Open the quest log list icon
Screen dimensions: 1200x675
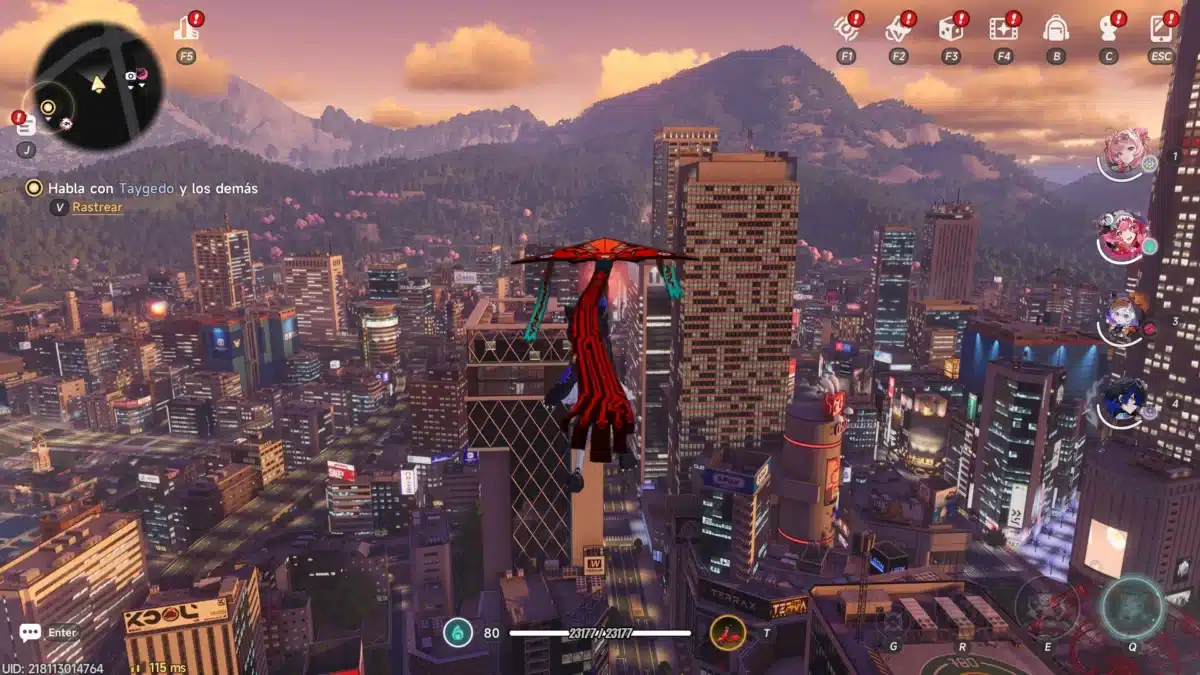tap(26, 125)
